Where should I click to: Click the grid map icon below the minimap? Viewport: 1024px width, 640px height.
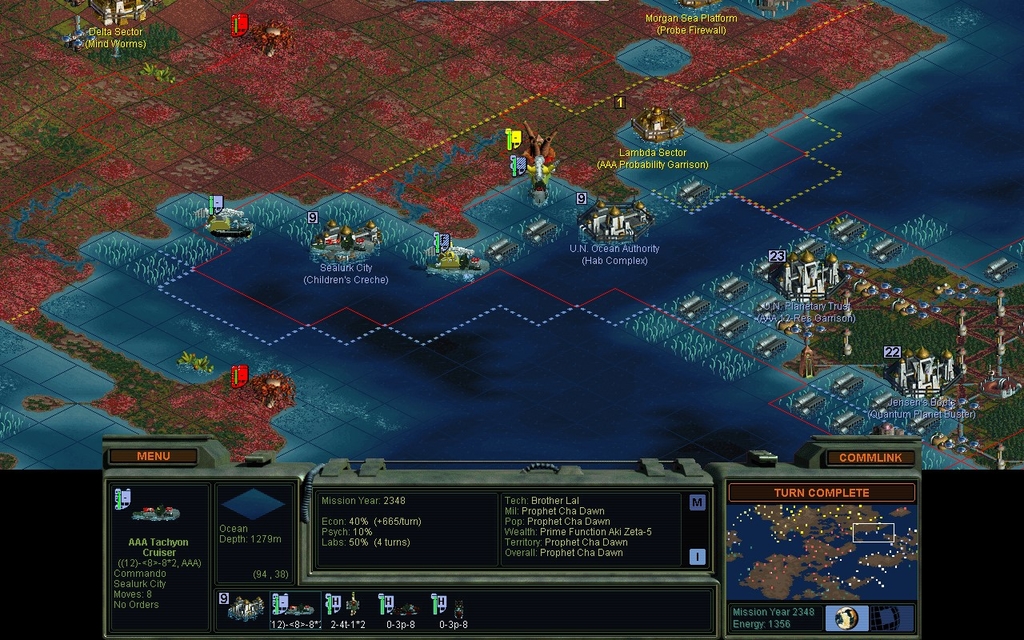click(x=885, y=617)
